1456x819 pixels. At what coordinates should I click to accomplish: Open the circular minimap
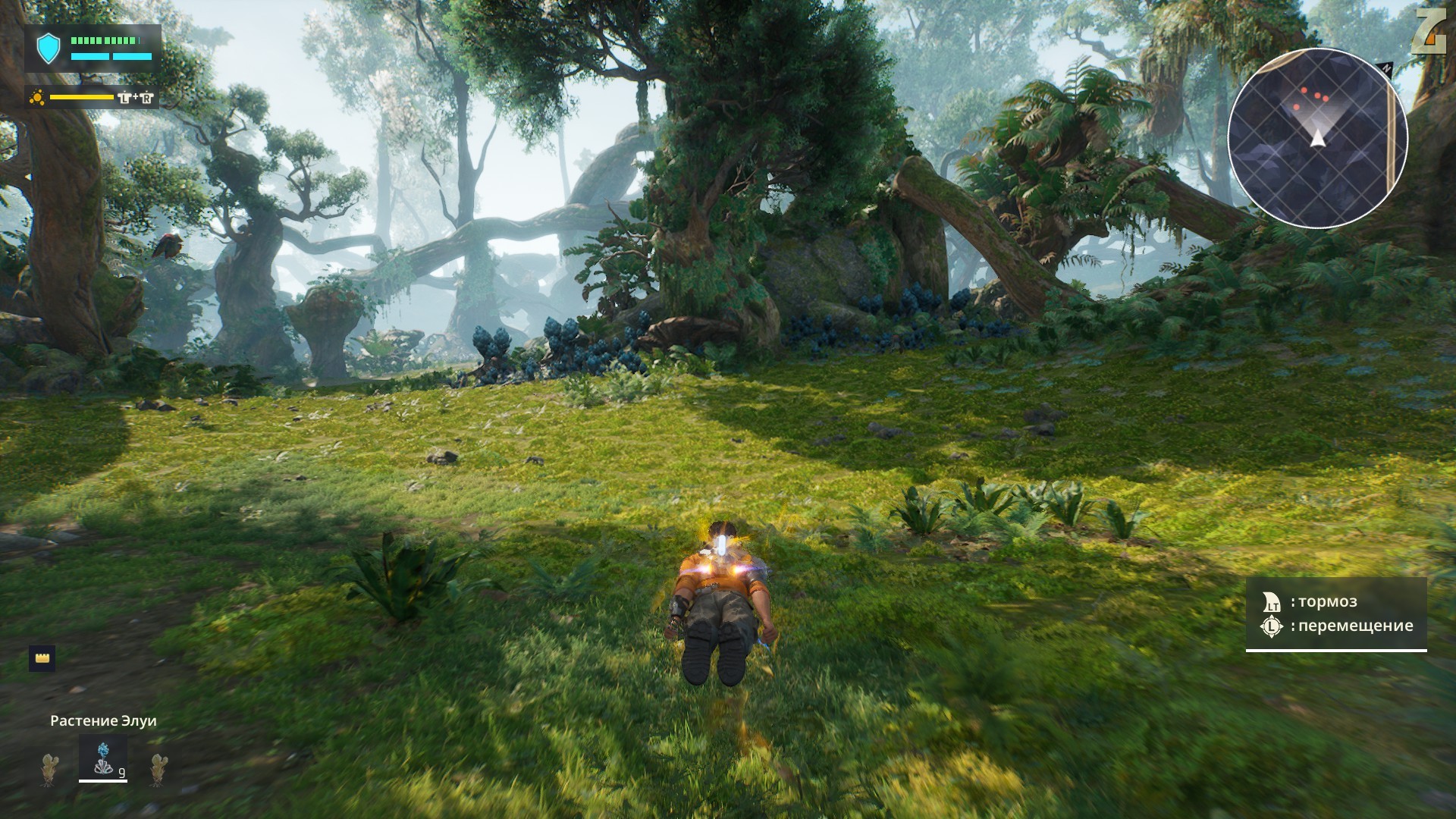click(1317, 137)
